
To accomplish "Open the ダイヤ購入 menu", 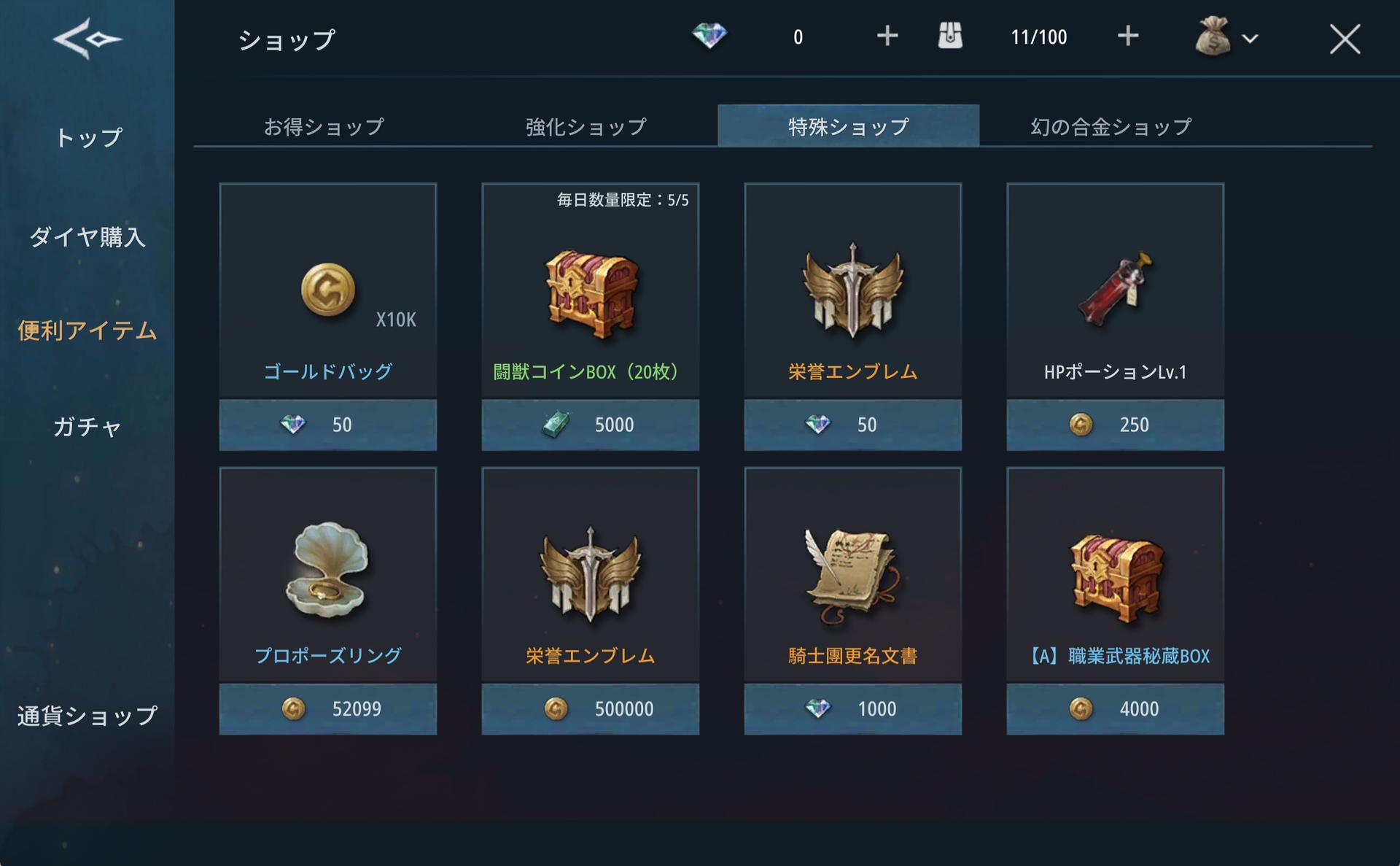I will click(87, 236).
